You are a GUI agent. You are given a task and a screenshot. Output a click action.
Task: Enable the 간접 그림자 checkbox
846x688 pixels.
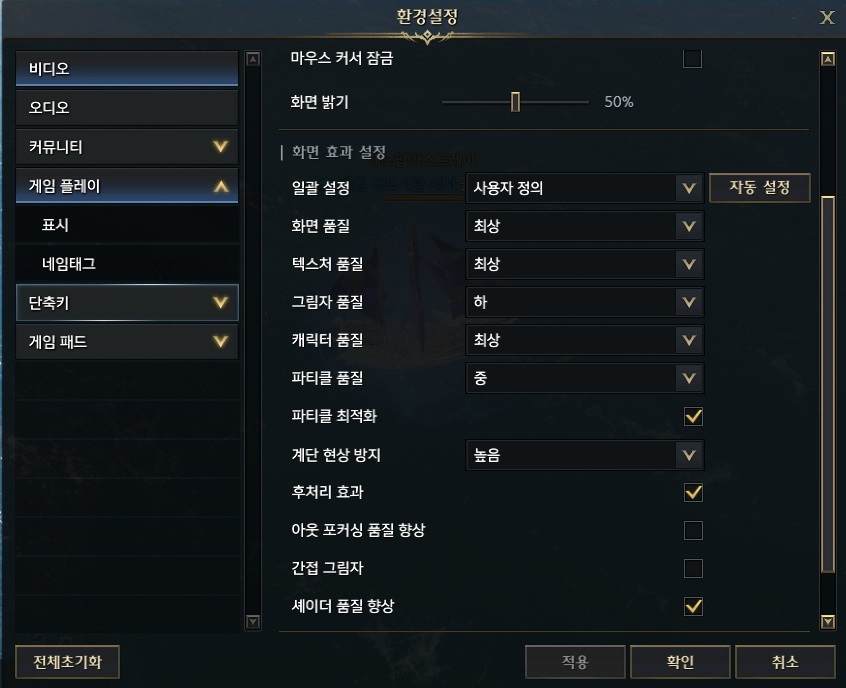point(693,569)
